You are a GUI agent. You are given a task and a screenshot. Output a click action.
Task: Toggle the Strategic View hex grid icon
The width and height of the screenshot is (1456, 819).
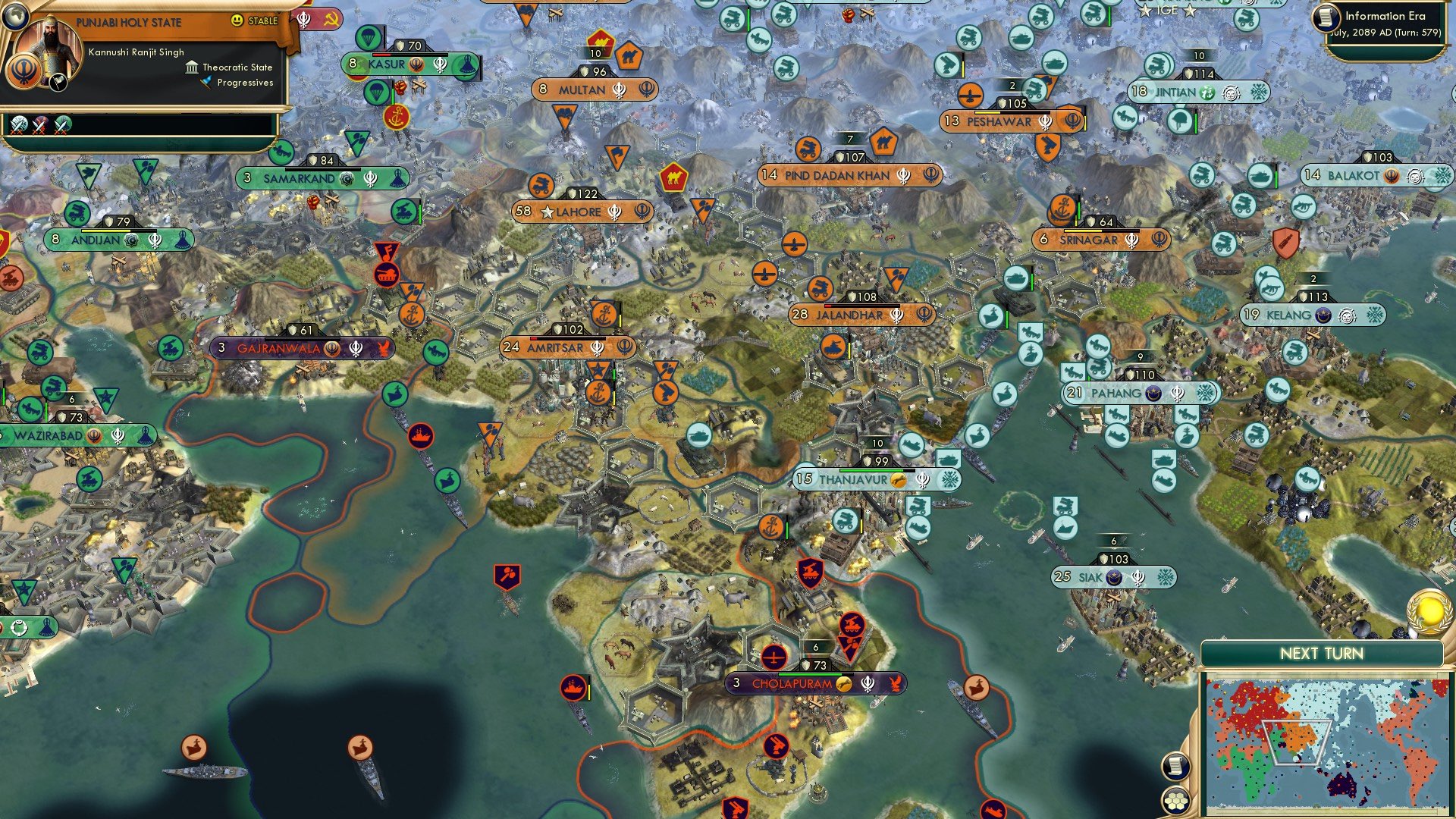1176,799
